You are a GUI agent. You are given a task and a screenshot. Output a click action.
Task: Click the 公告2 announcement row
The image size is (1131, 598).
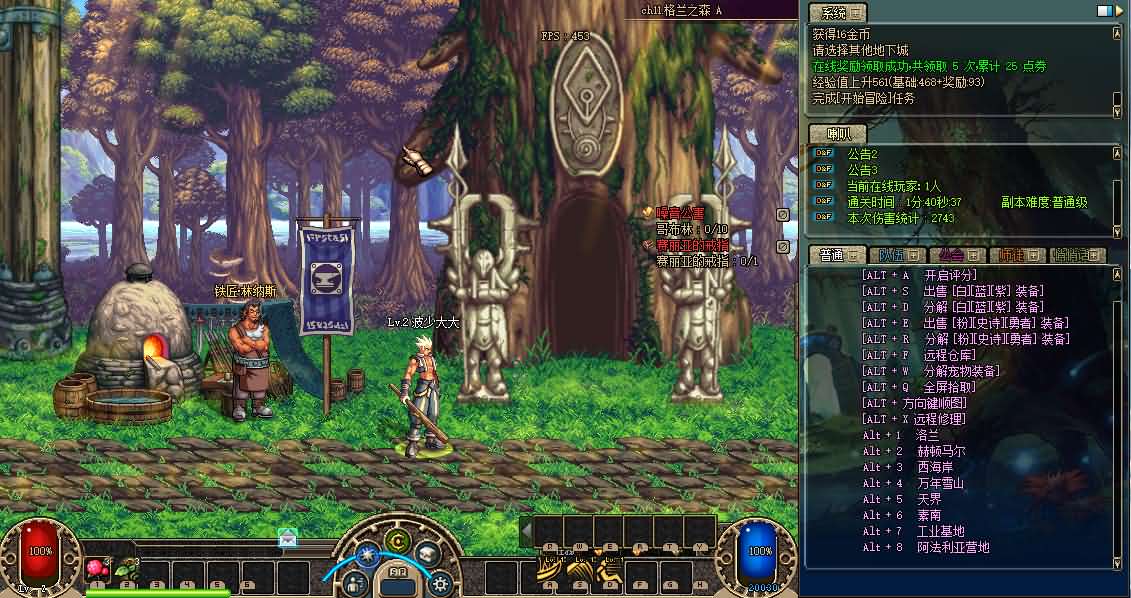[x=862, y=154]
